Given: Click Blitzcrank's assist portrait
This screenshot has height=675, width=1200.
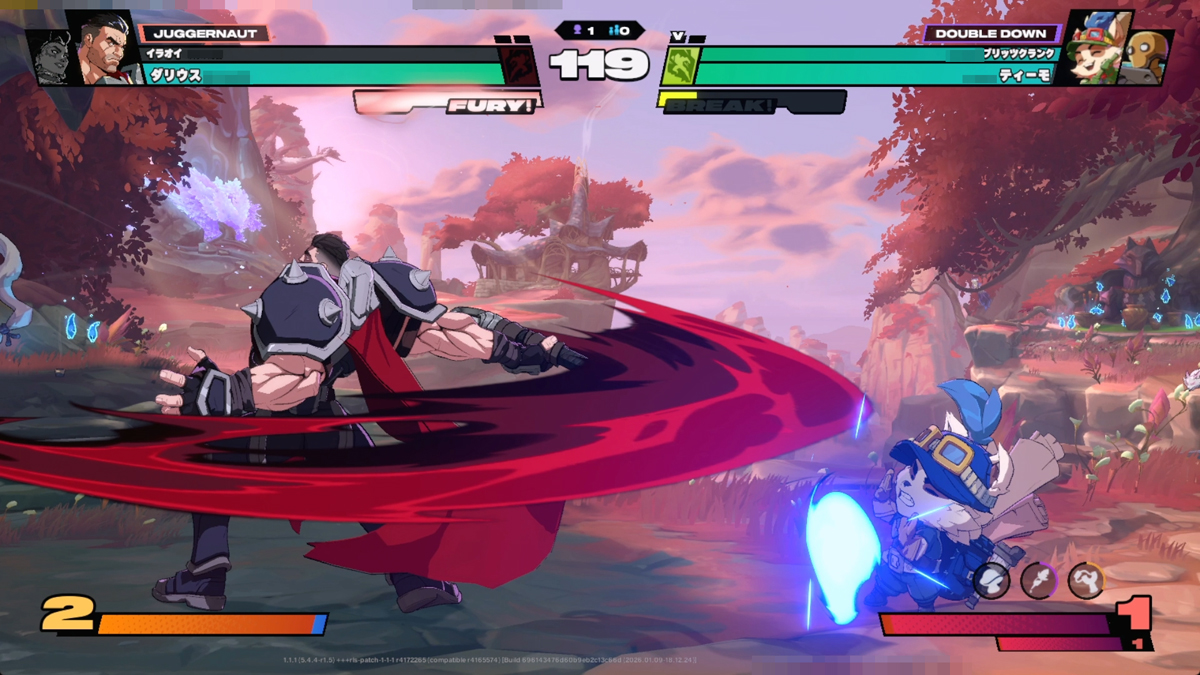Looking at the screenshot, I should tap(1148, 58).
